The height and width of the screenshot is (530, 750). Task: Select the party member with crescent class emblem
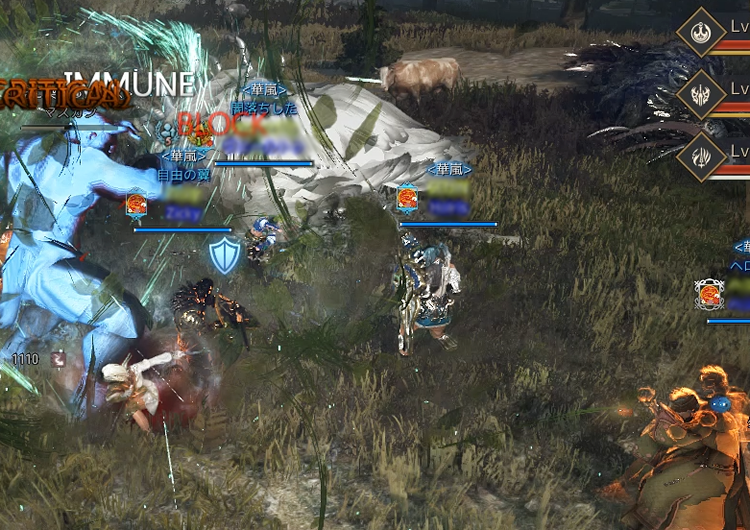700,31
